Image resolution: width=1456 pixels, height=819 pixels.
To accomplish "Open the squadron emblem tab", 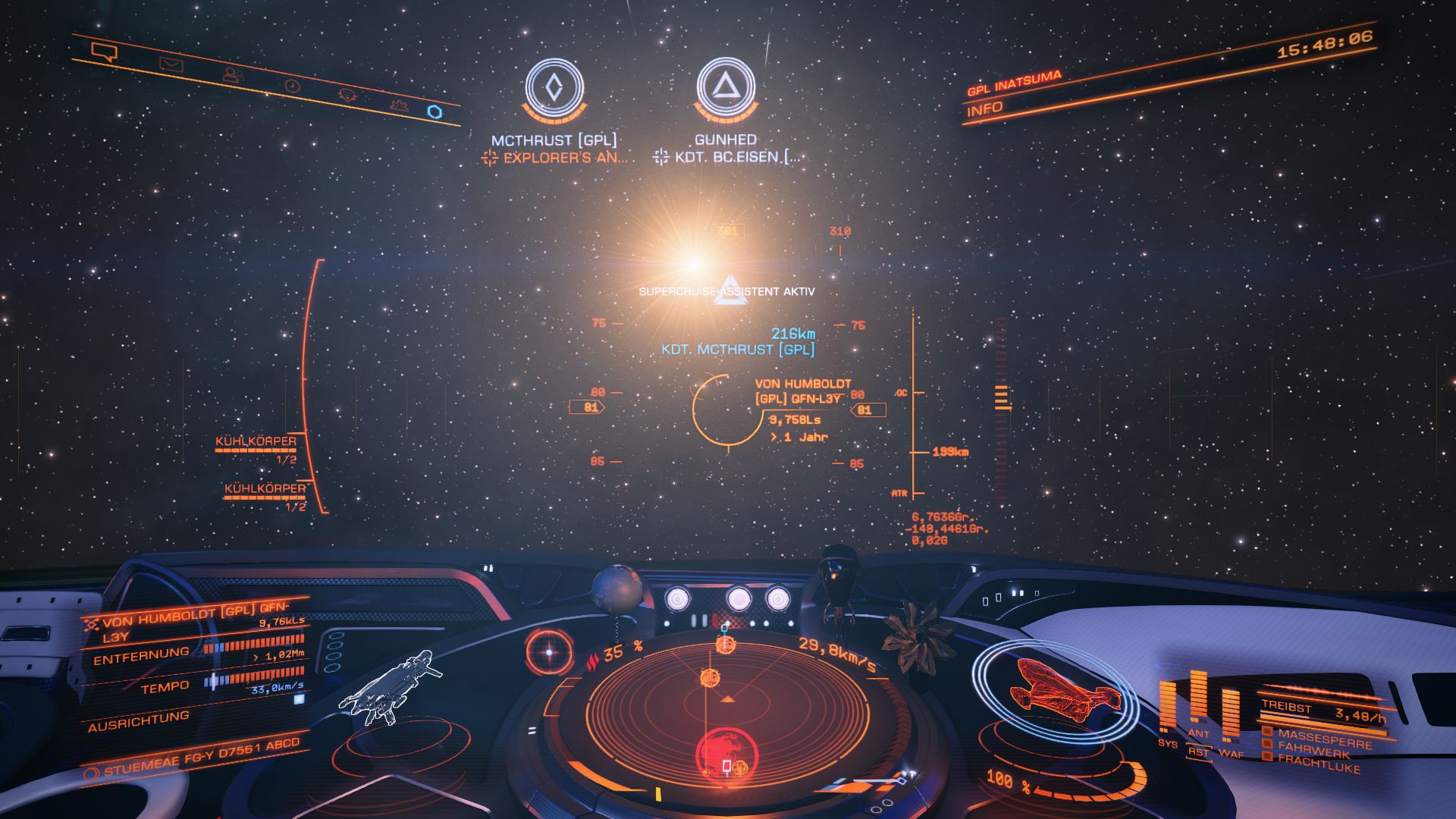I will (347, 95).
